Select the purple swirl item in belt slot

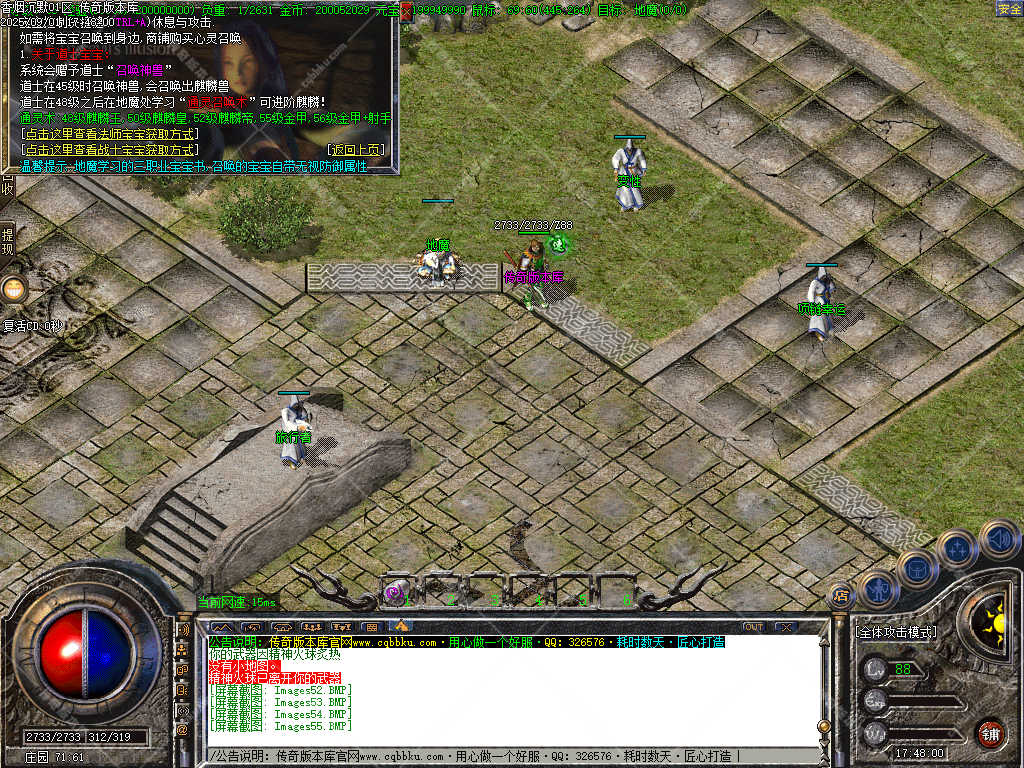pyautogui.click(x=394, y=592)
